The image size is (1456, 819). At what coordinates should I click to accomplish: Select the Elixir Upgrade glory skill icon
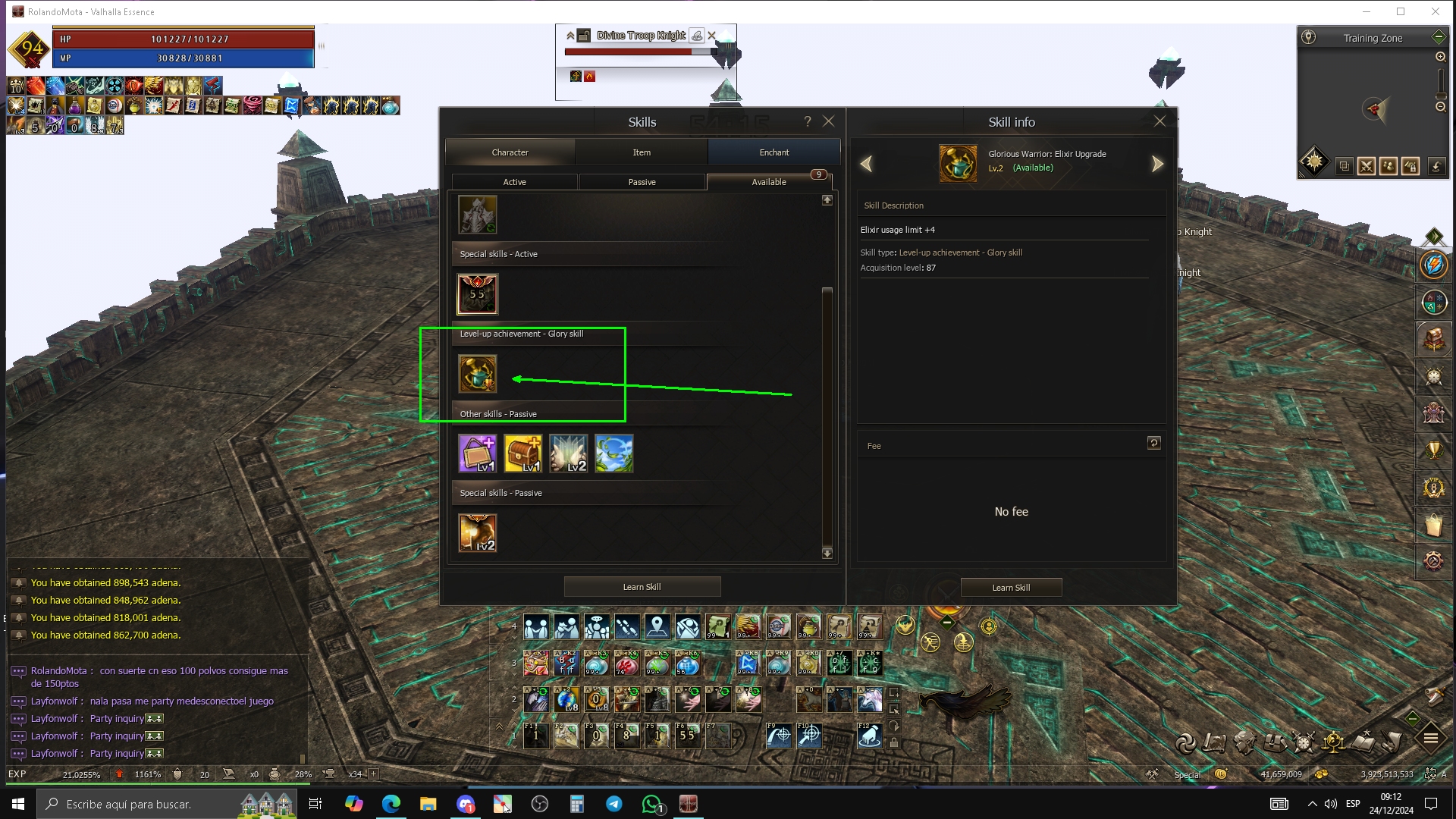[478, 374]
